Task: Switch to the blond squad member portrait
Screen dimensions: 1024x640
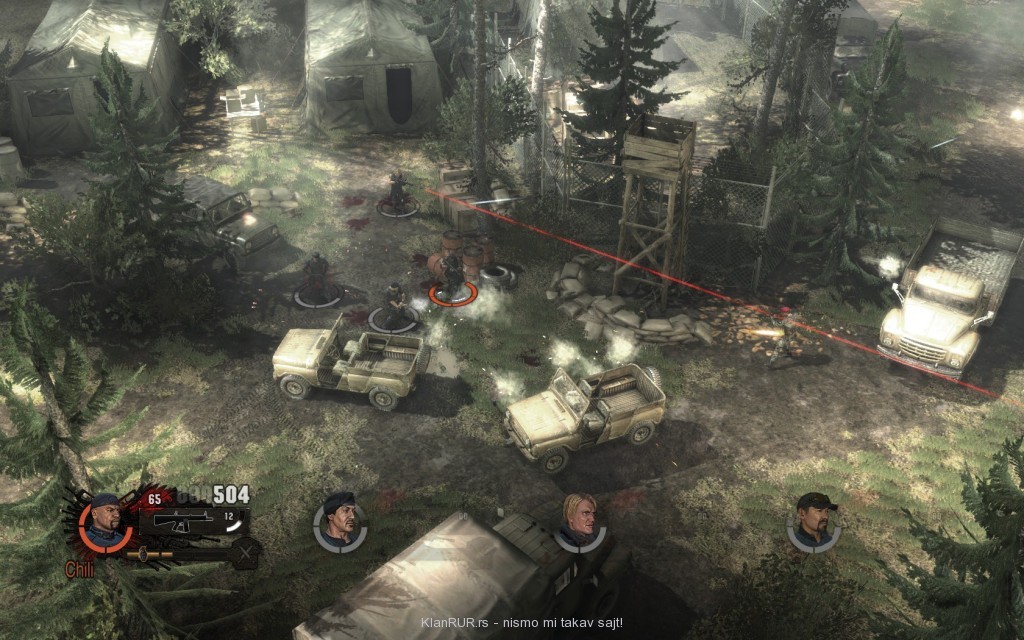Action: (578, 521)
